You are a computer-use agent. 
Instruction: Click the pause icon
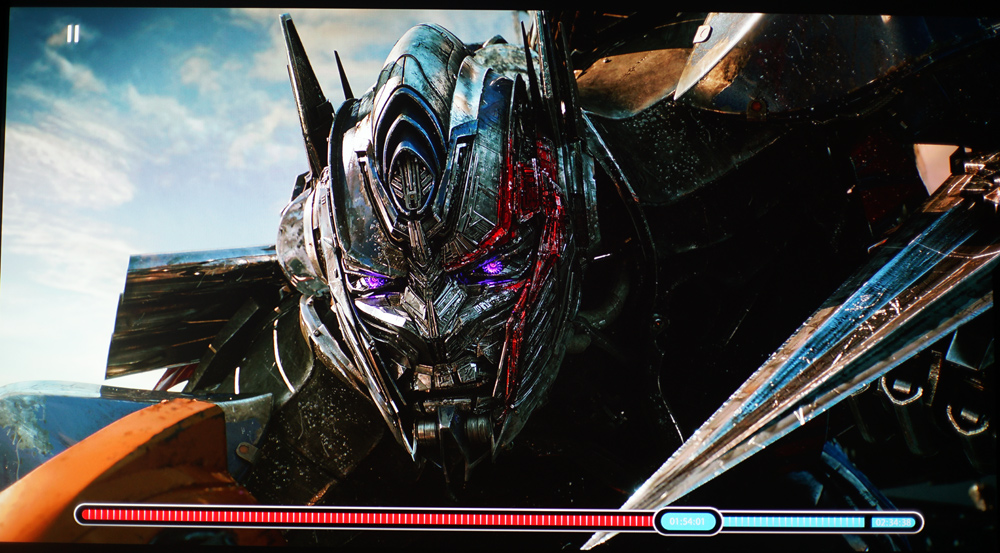pos(73,34)
